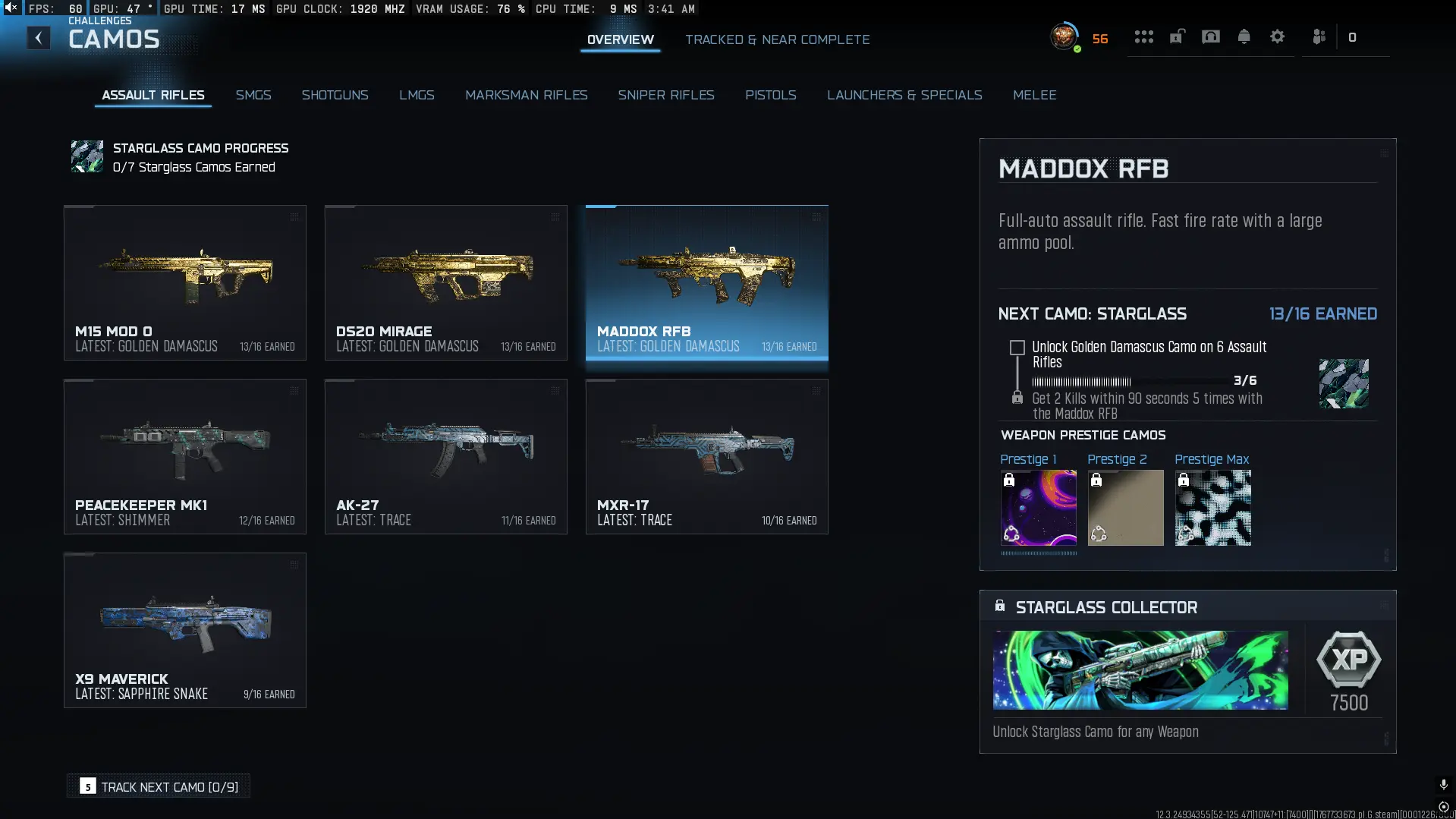Open Settings via the gear icon
1456x819 pixels.
1278,36
